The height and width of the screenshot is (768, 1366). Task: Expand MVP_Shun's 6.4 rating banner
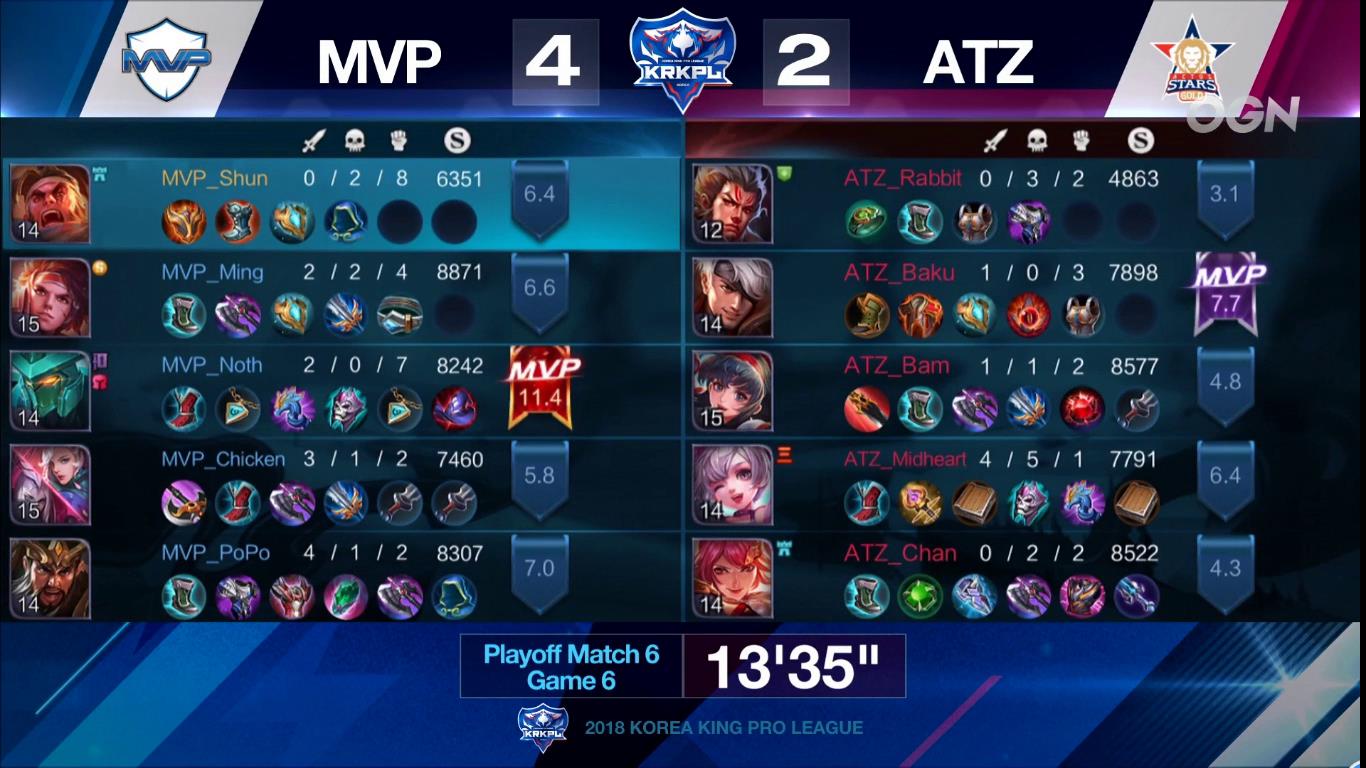(x=538, y=194)
